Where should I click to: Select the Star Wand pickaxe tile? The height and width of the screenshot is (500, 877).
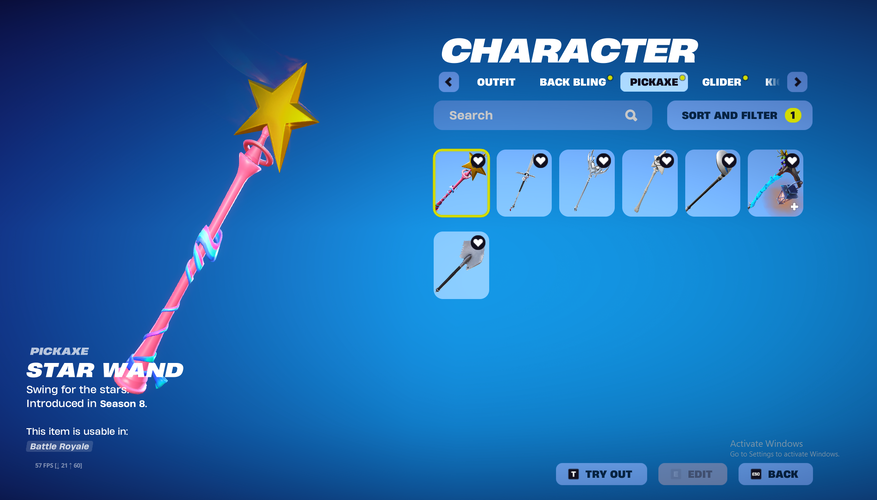click(x=461, y=183)
